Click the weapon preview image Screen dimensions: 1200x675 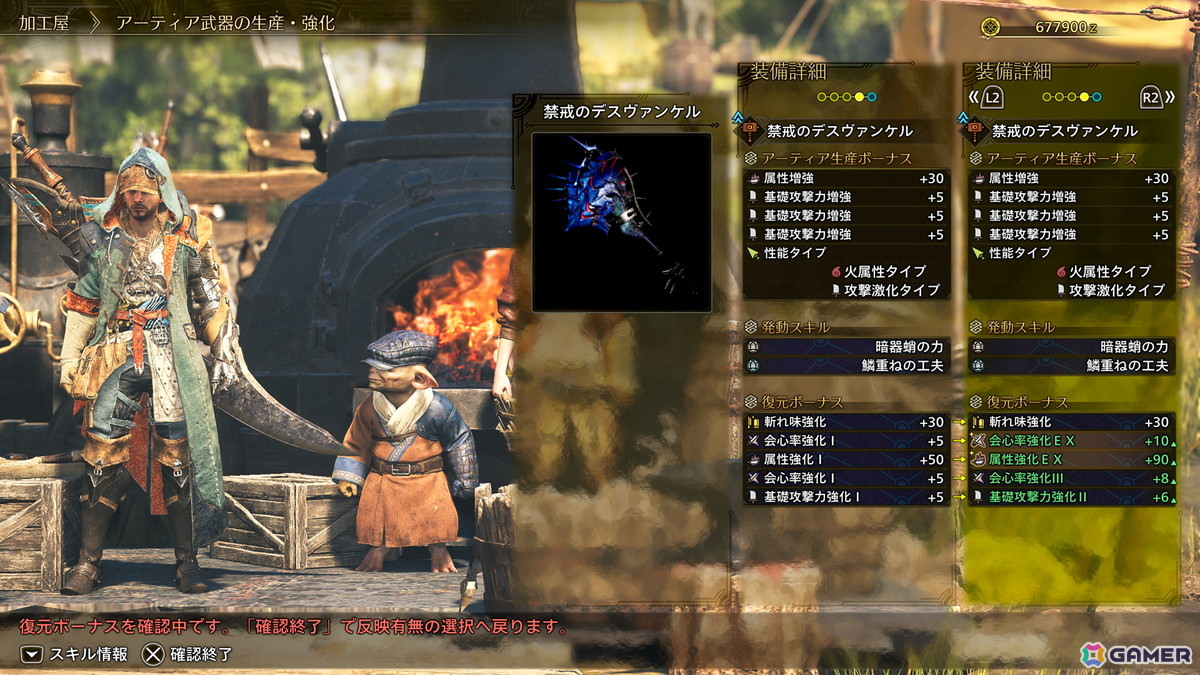(621, 221)
